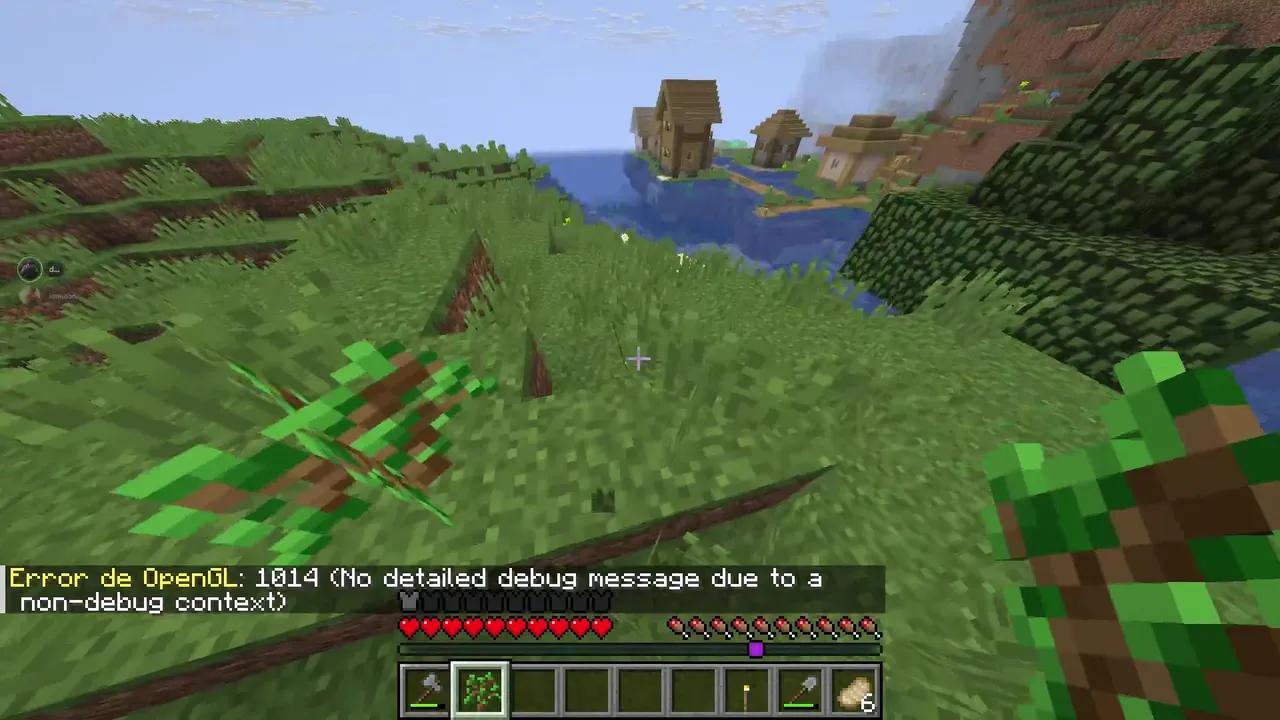
Task: Click the purple marker on the experience bar
Action: point(756,650)
